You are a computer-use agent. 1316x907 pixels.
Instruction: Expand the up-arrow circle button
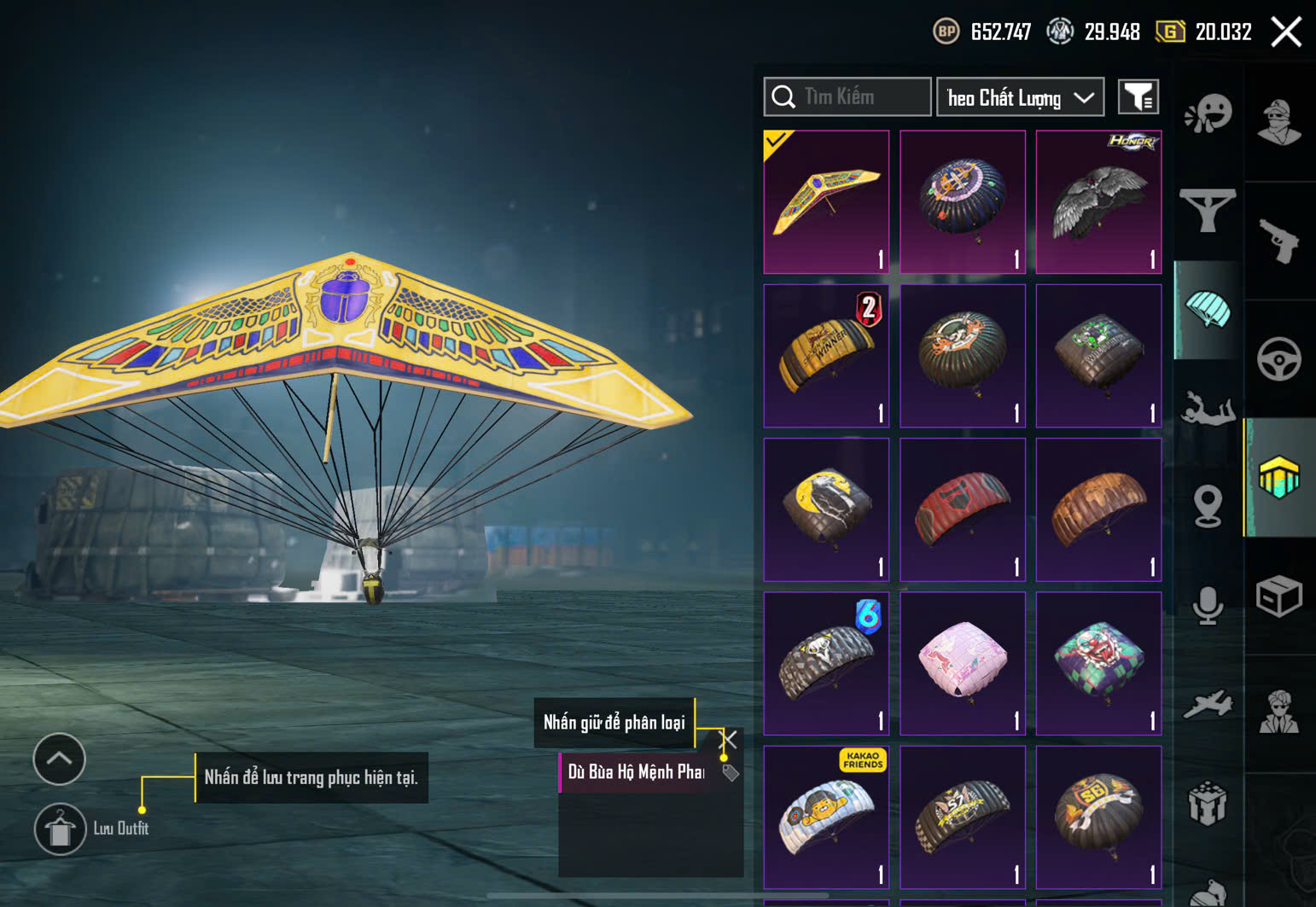pos(59,759)
